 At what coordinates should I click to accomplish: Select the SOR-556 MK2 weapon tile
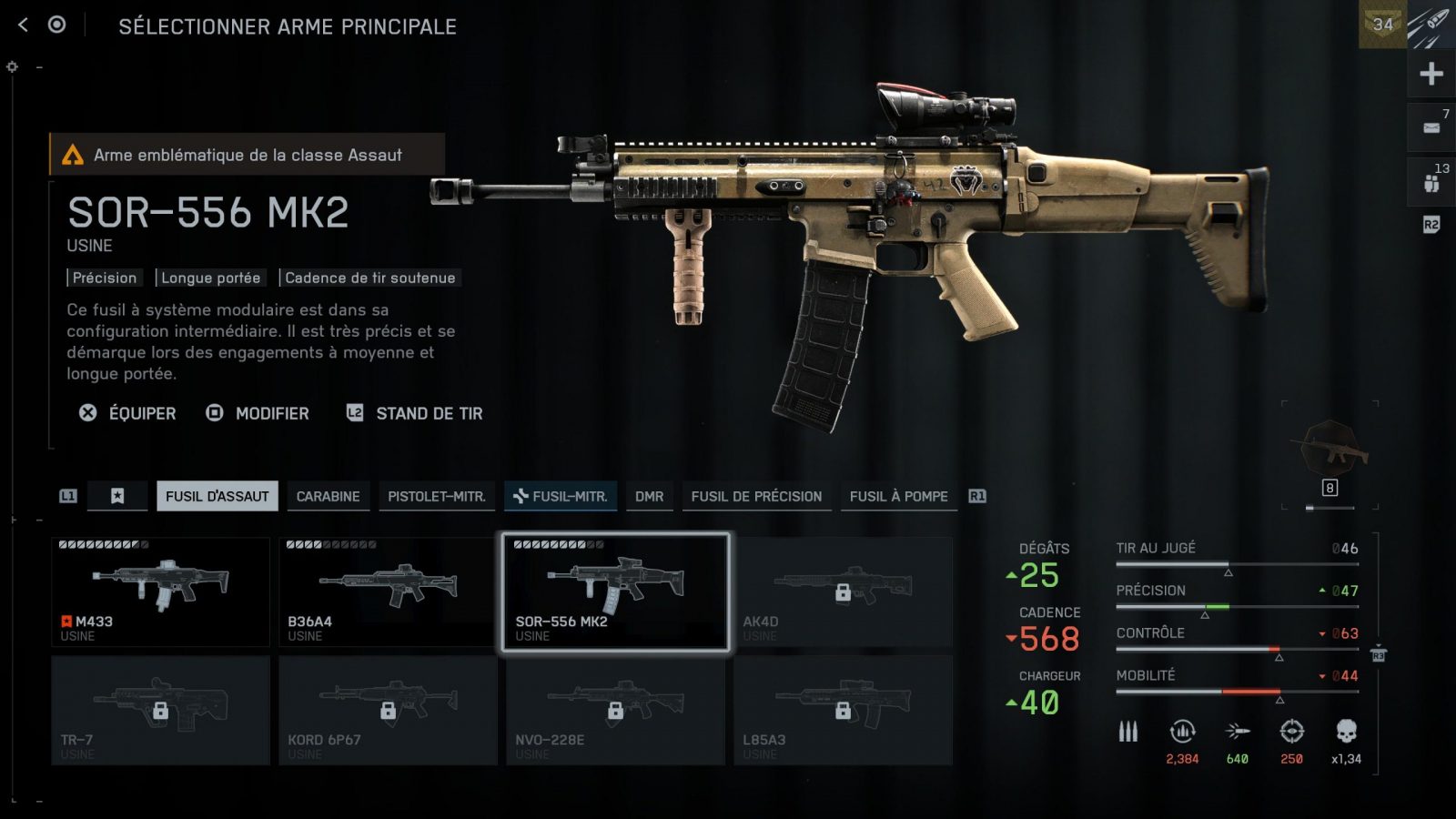pyautogui.click(x=615, y=591)
